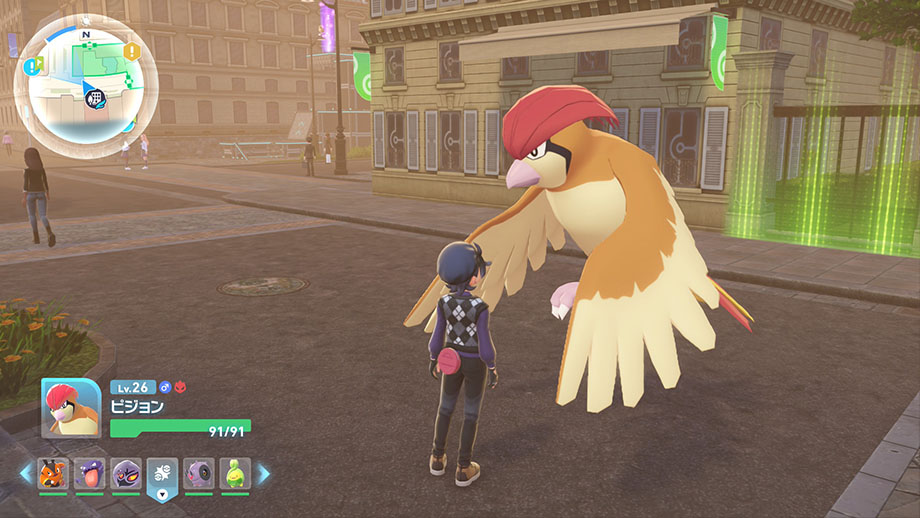Select the Arbok party slot
The height and width of the screenshot is (518, 920).
[x=125, y=472]
